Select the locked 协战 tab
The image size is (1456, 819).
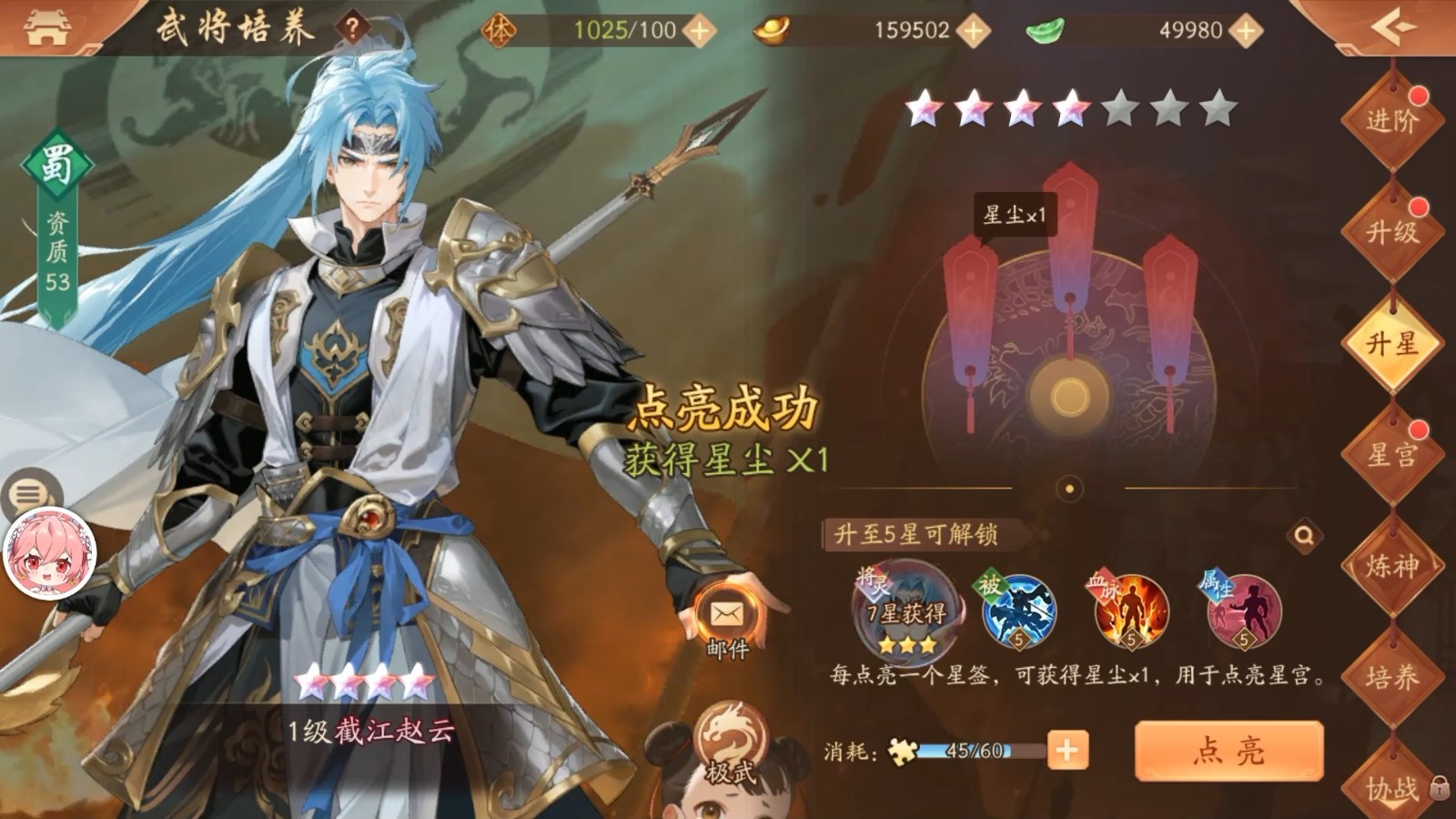1391,787
